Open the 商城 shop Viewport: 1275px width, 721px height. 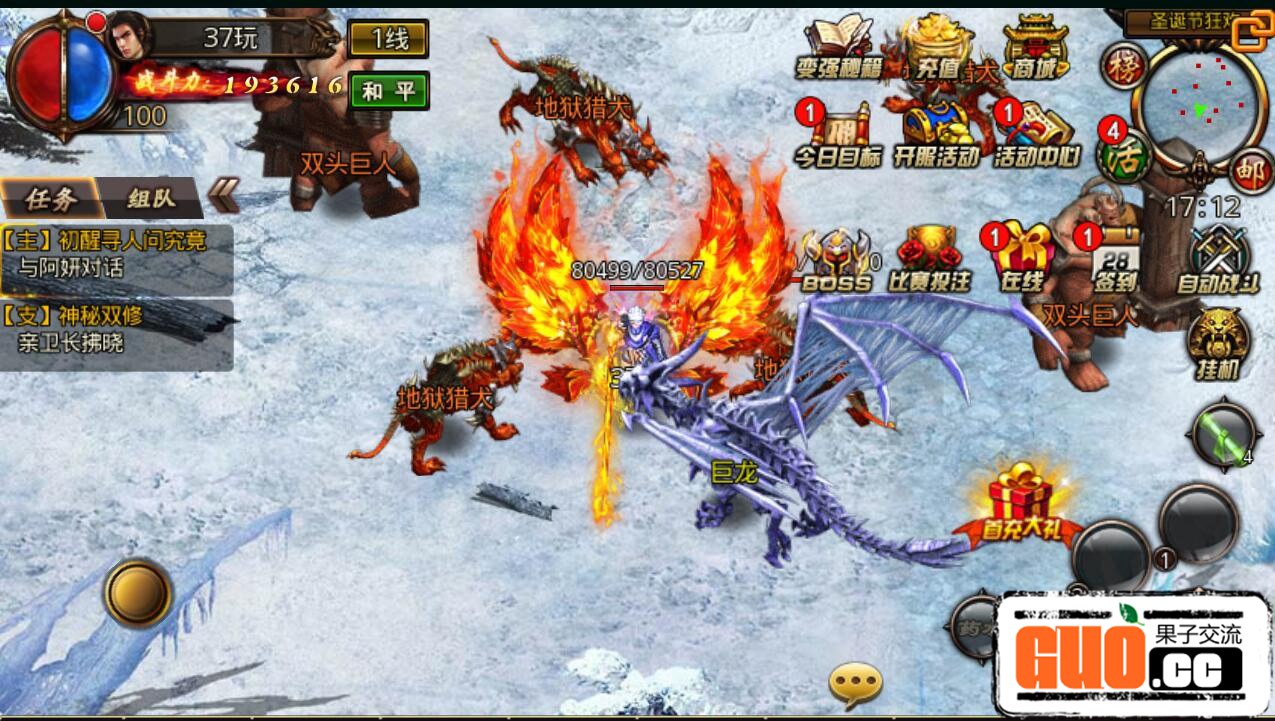coord(1035,48)
